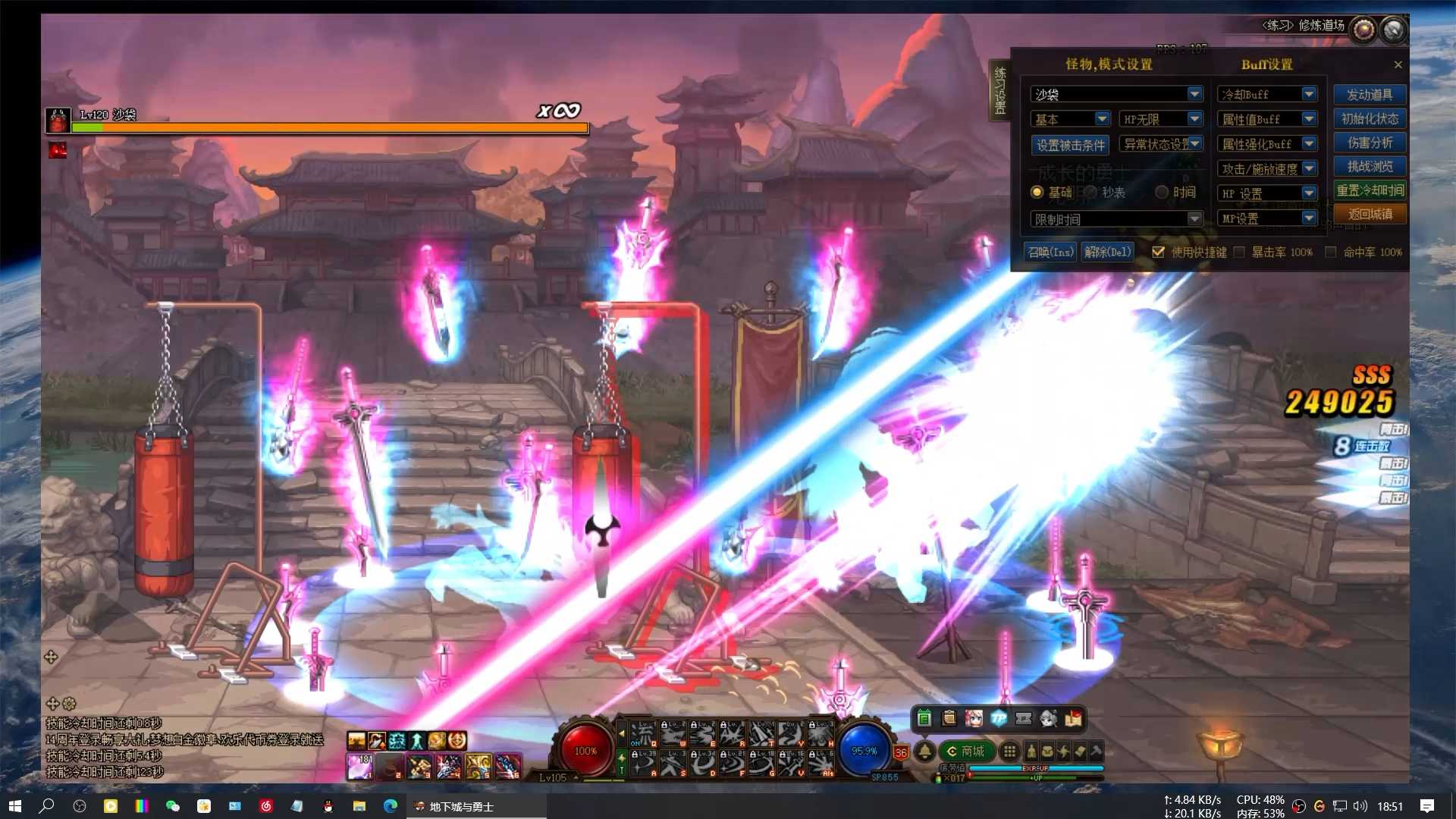Viewport: 1456px width, 819px height.
Task: Open the 攻击/施放速度 dropdown
Action: click(1309, 169)
